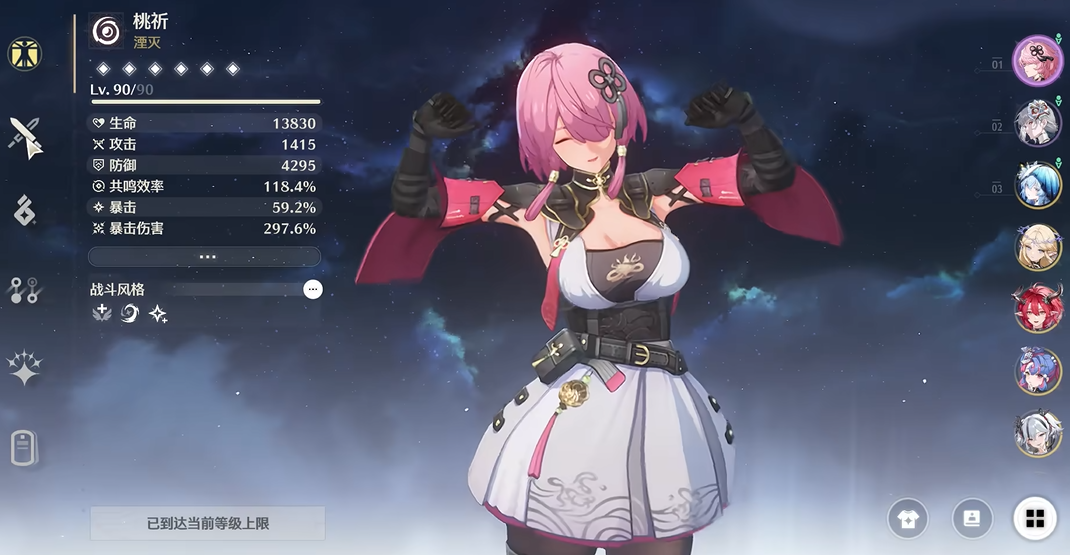Open the character profile card button
The width and height of the screenshot is (1070, 555).
[971, 518]
